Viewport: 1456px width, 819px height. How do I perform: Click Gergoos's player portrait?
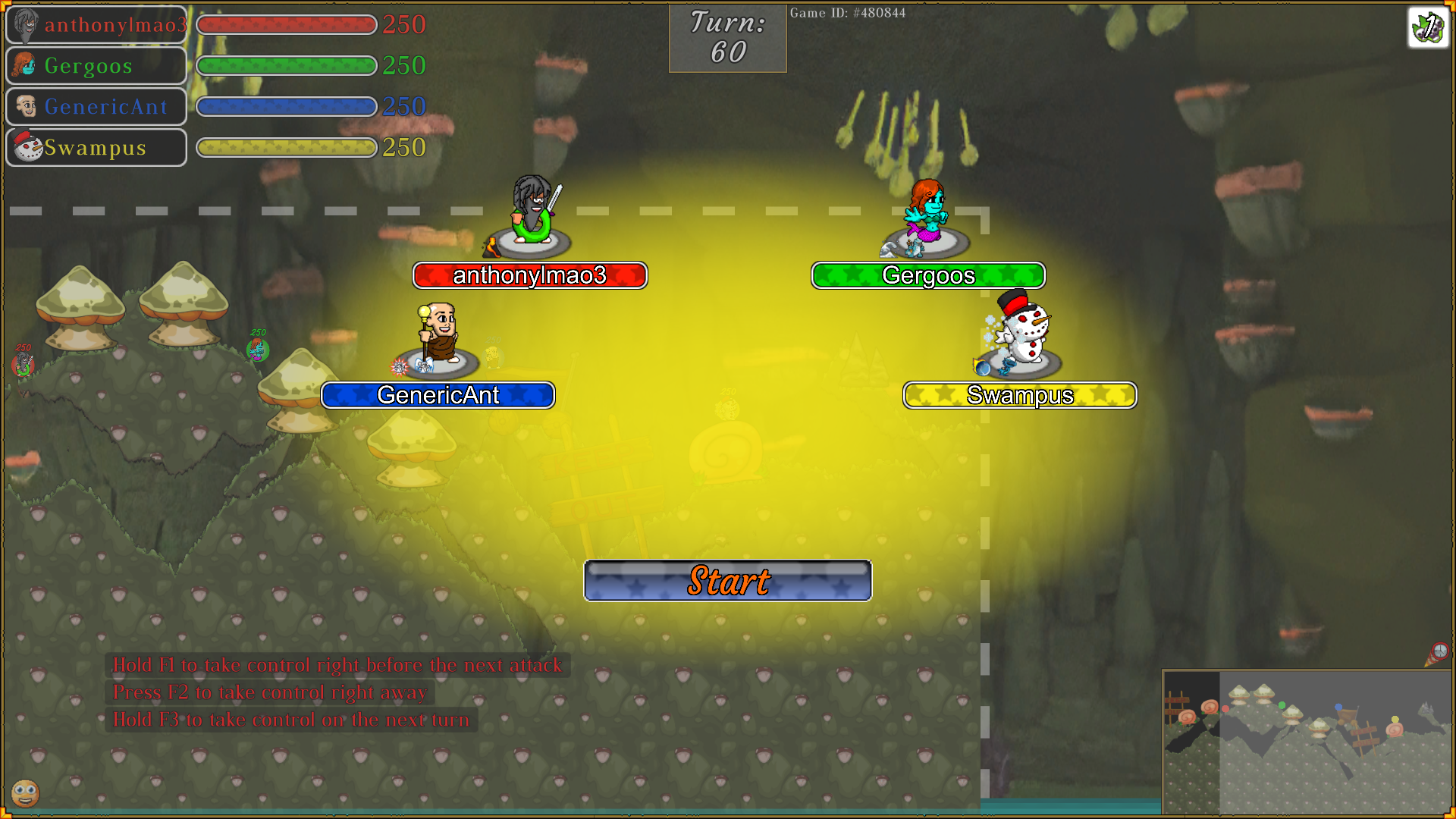pyautogui.click(x=25, y=65)
